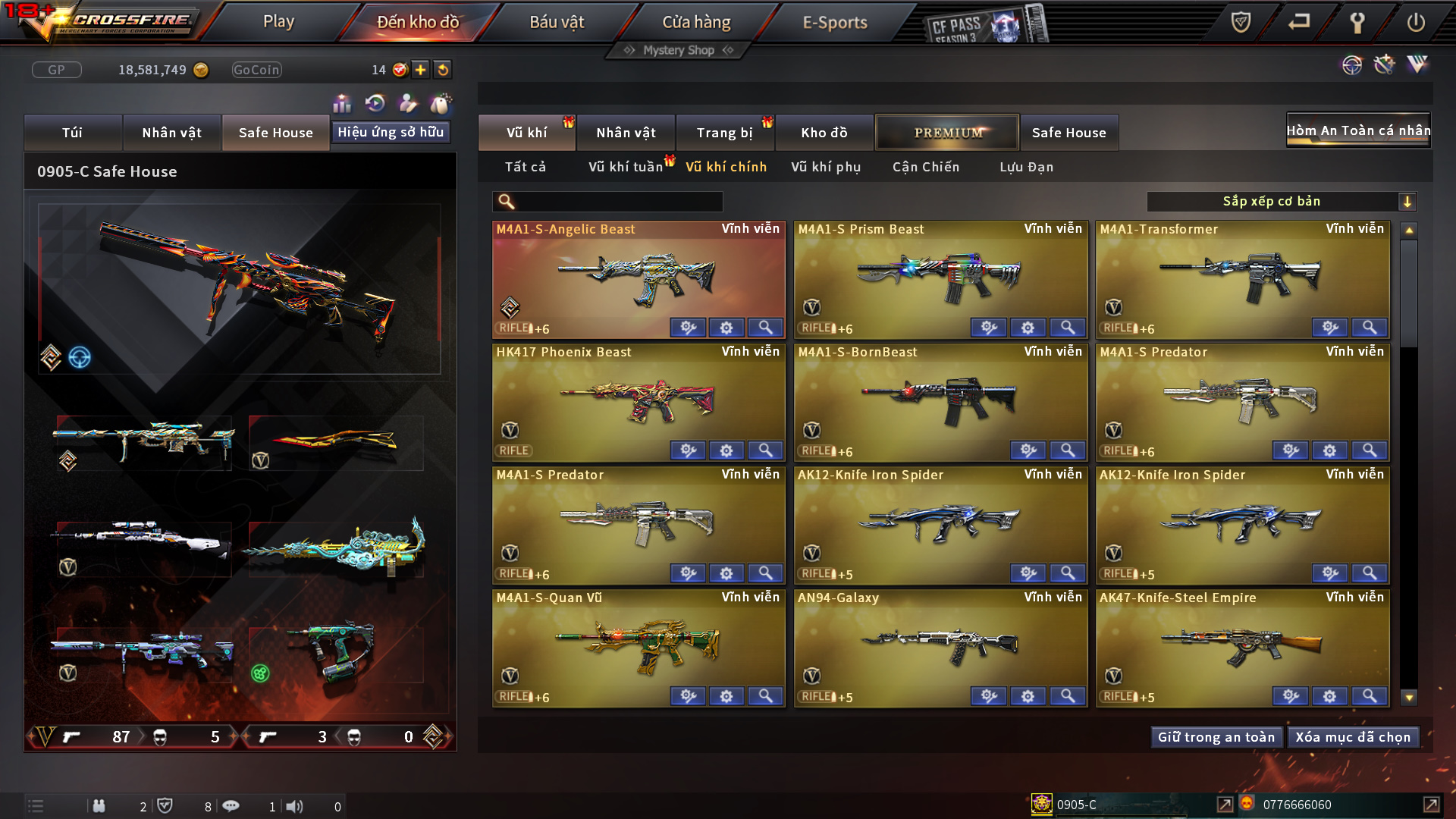Show the Cận Chiến category
This screenshot has width=1456, height=819.
click(926, 167)
